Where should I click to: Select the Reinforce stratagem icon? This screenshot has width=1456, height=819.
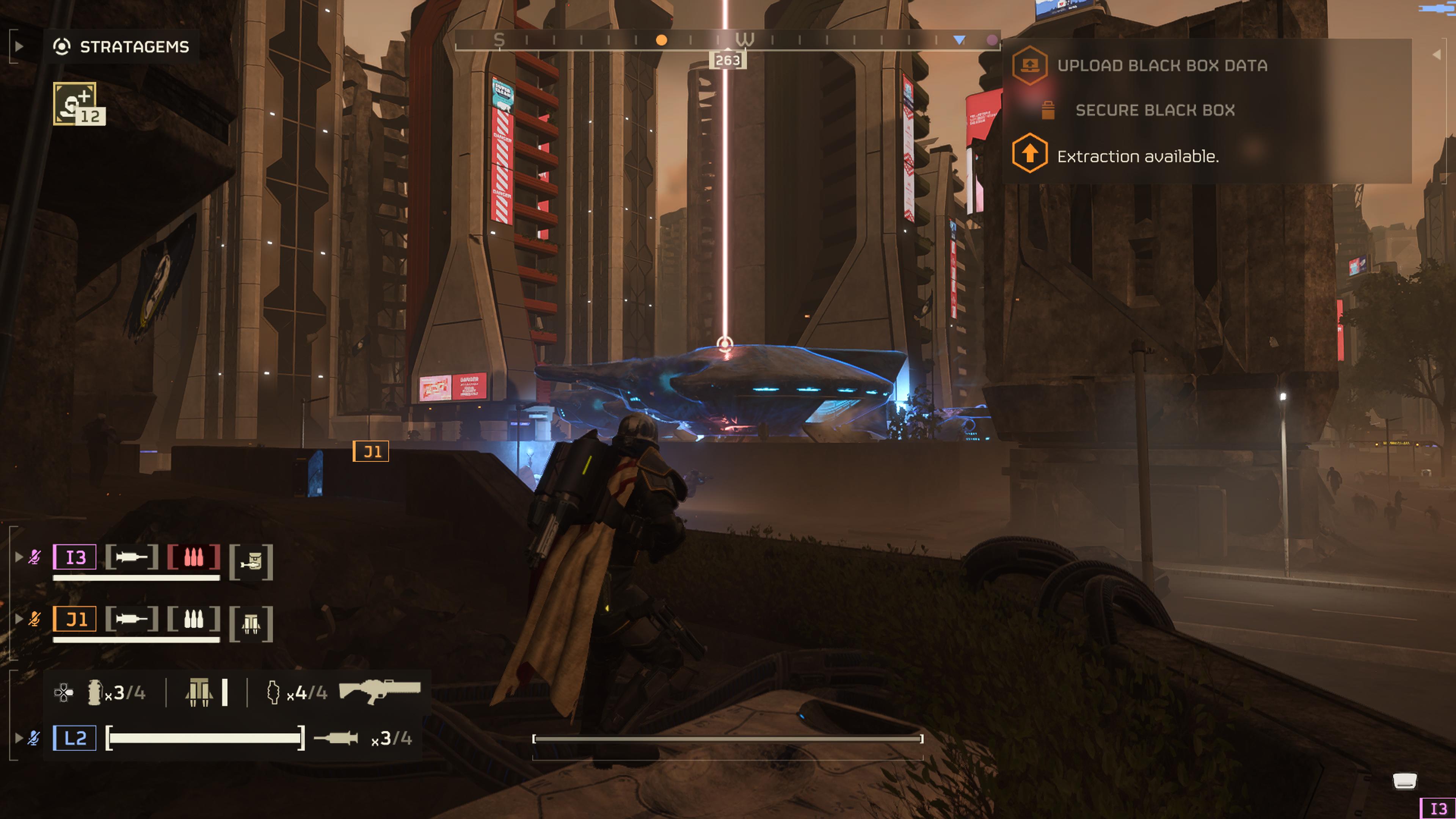tap(75, 104)
